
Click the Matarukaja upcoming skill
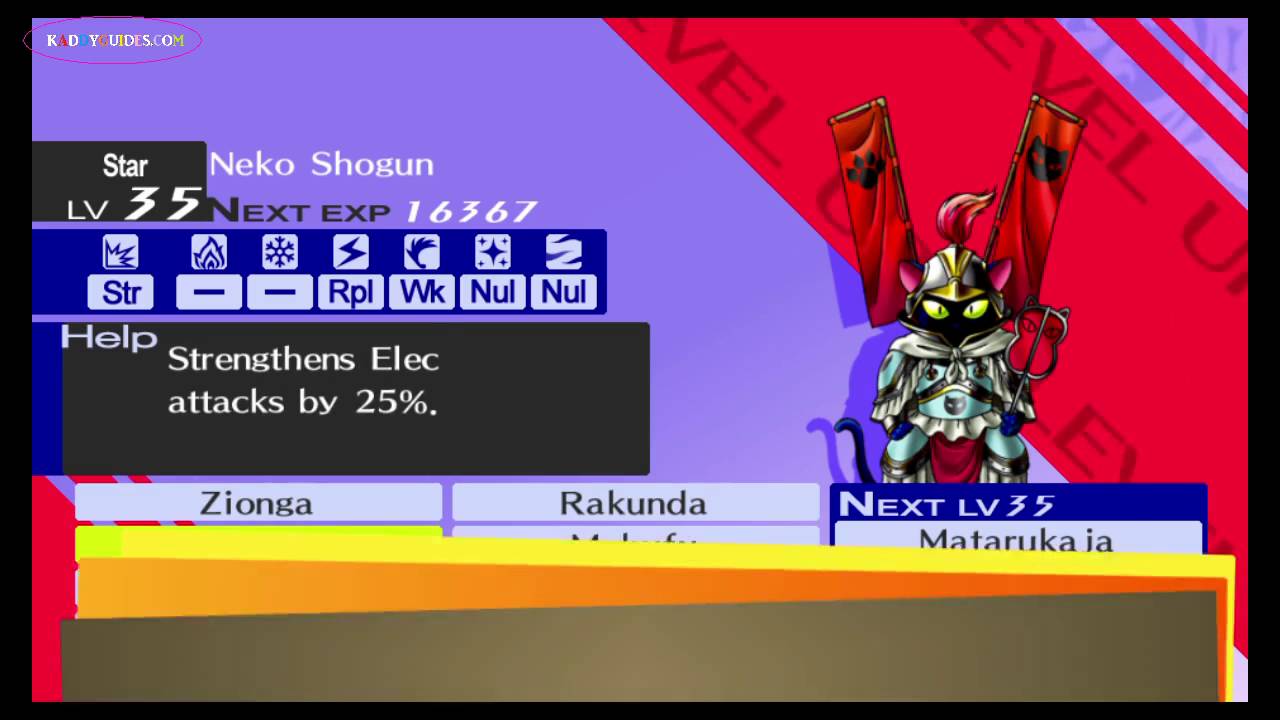[x=1015, y=540]
